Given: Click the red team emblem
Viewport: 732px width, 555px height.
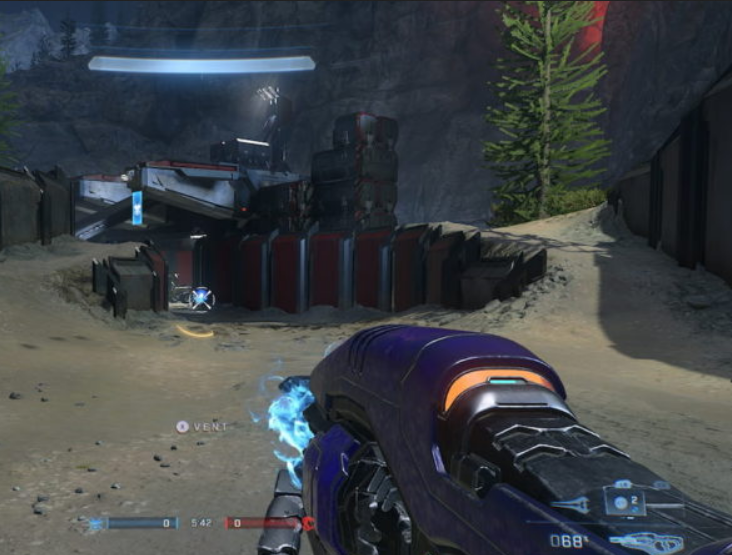Looking at the screenshot, I should pyautogui.click(x=309, y=523).
